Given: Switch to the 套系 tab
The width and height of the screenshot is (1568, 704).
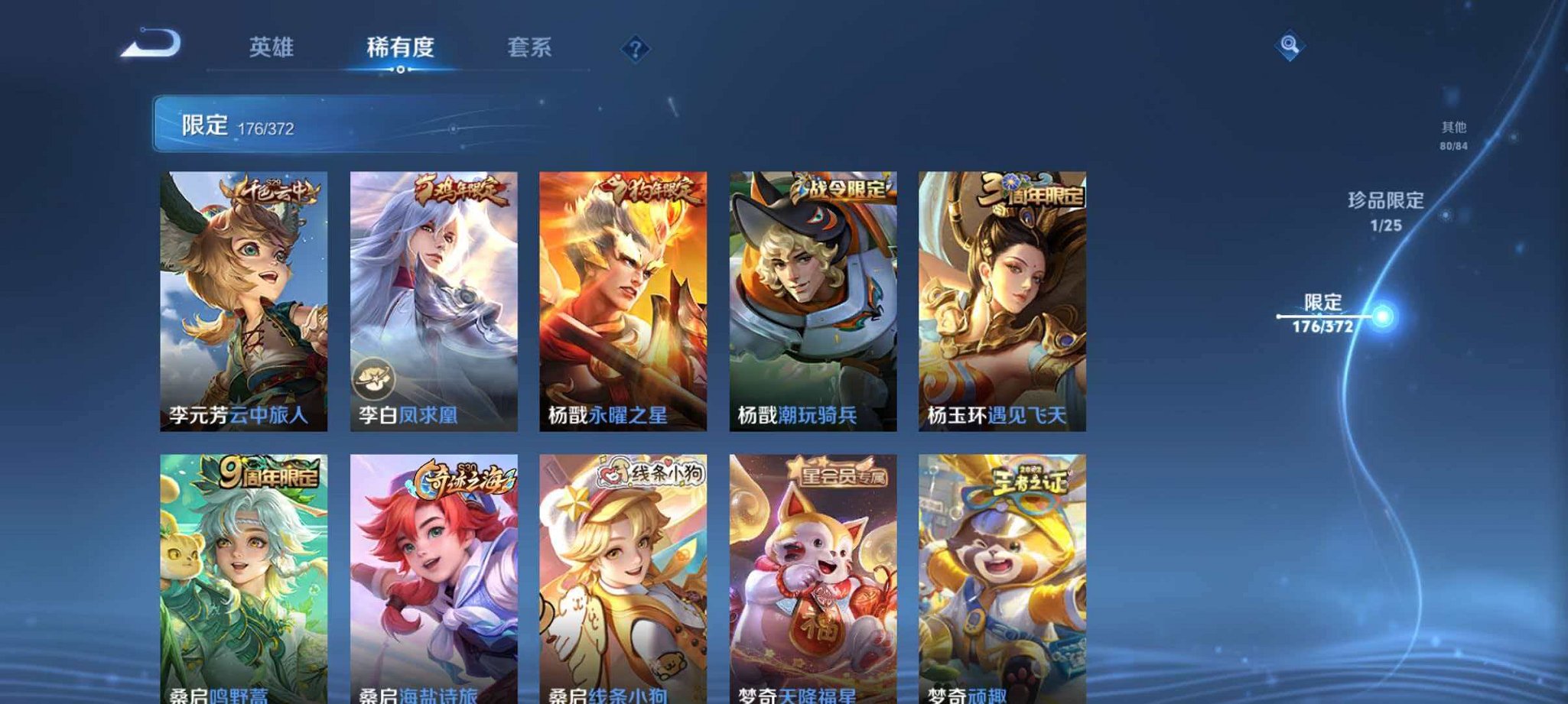Looking at the screenshot, I should (x=528, y=48).
